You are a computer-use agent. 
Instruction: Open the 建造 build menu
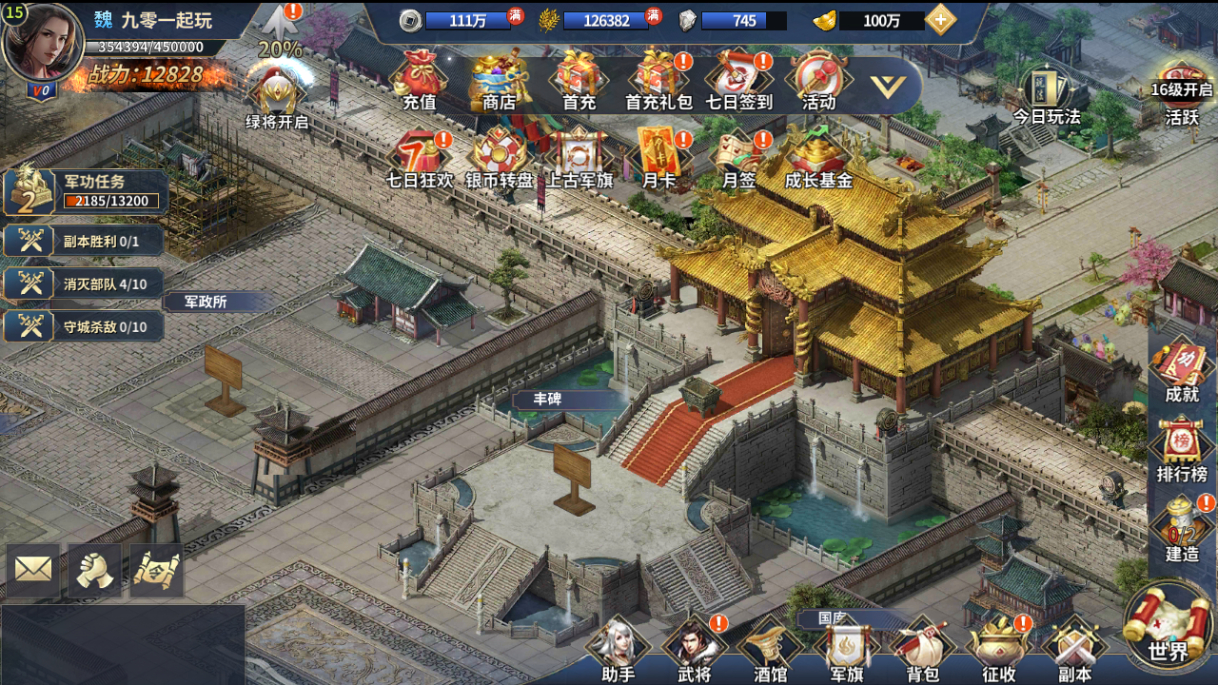tap(1182, 528)
